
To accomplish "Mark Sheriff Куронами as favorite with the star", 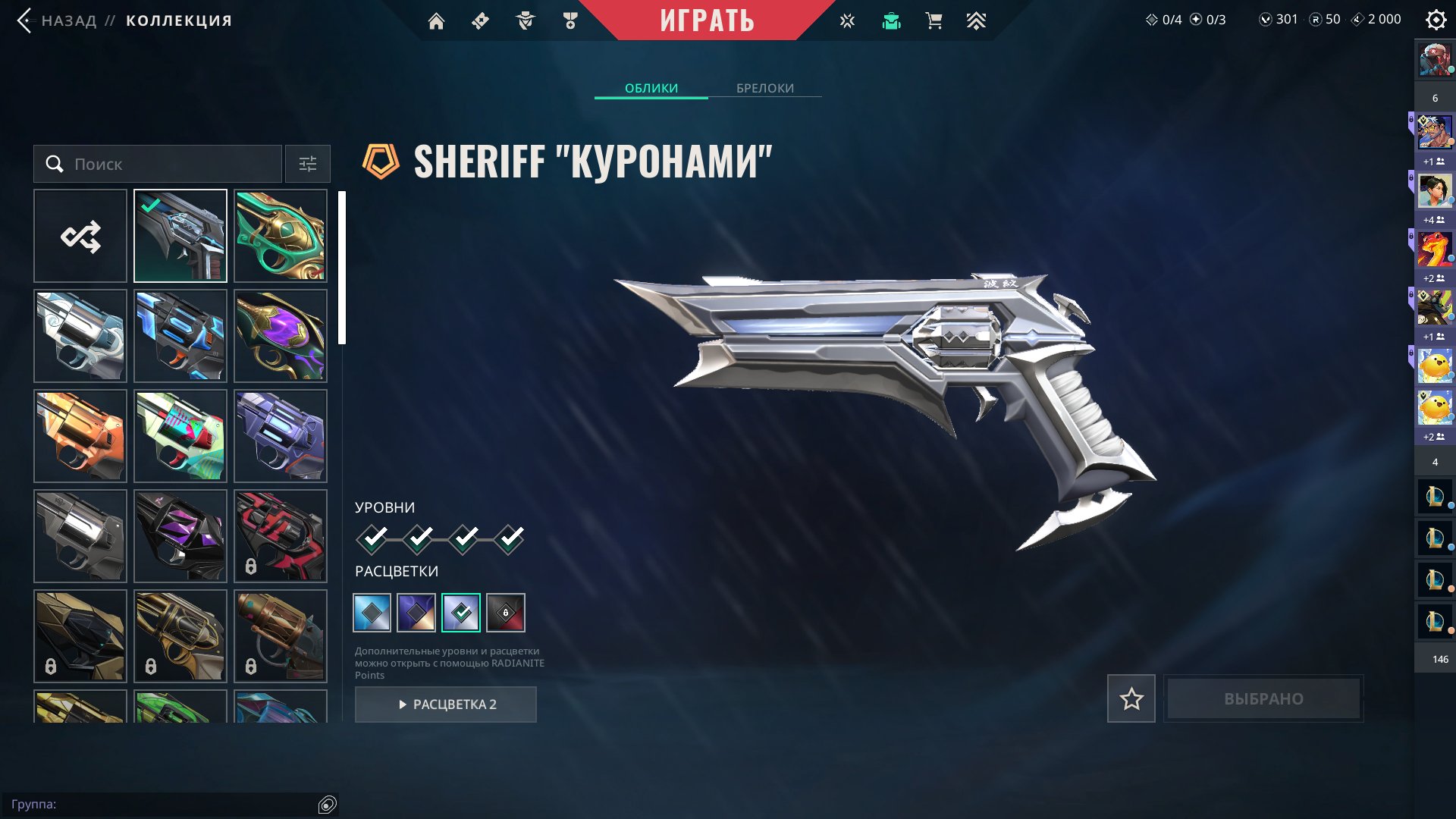I will pyautogui.click(x=1131, y=698).
